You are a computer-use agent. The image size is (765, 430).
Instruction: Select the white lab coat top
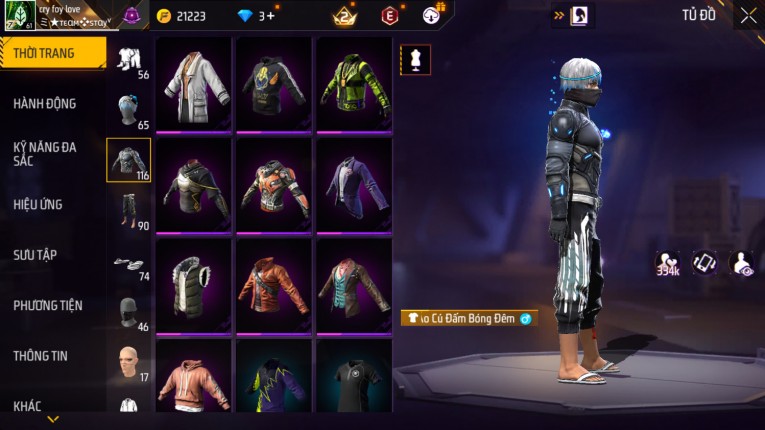[x=194, y=83]
